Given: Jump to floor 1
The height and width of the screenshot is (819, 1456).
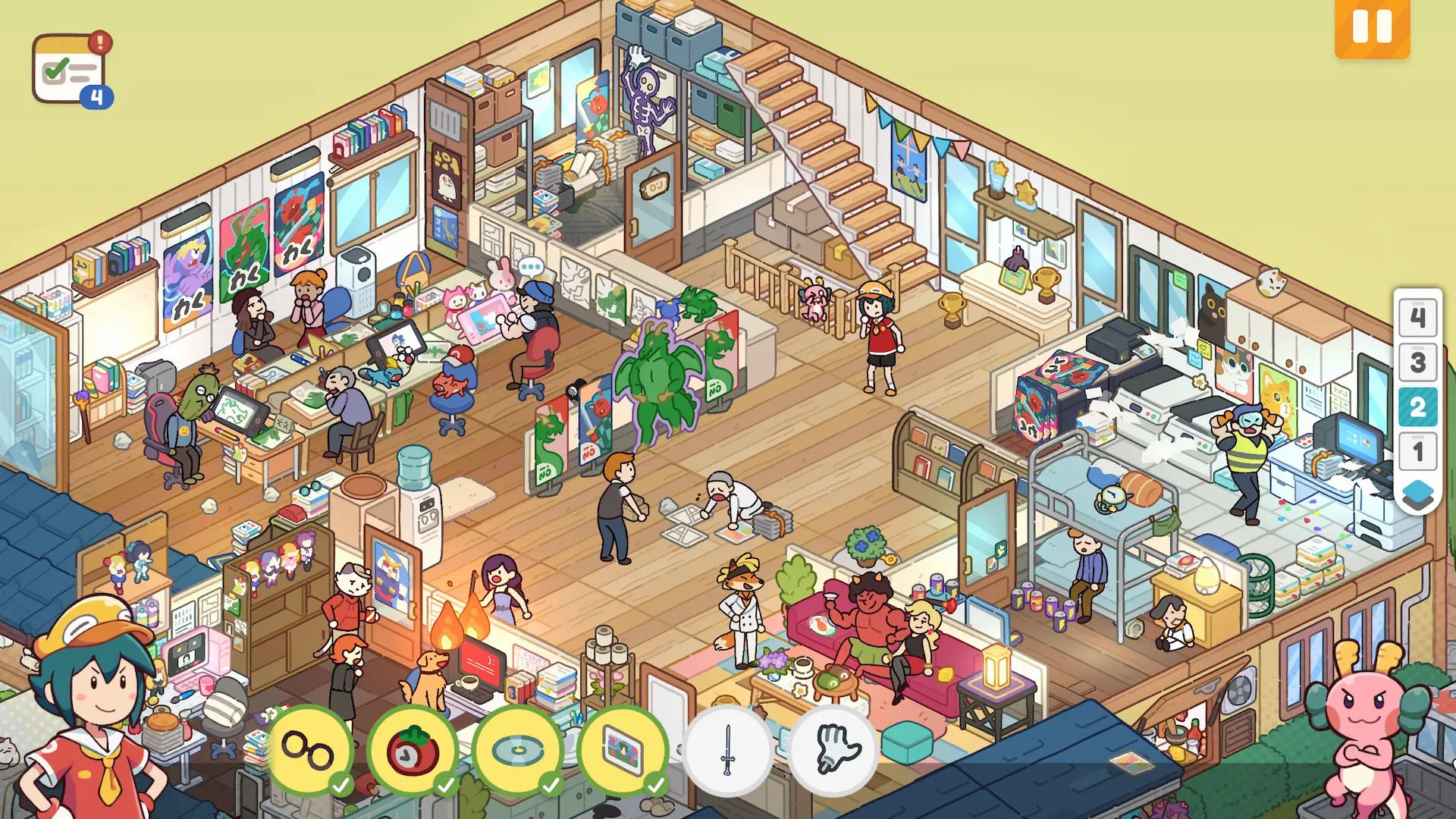Looking at the screenshot, I should 1417,452.
